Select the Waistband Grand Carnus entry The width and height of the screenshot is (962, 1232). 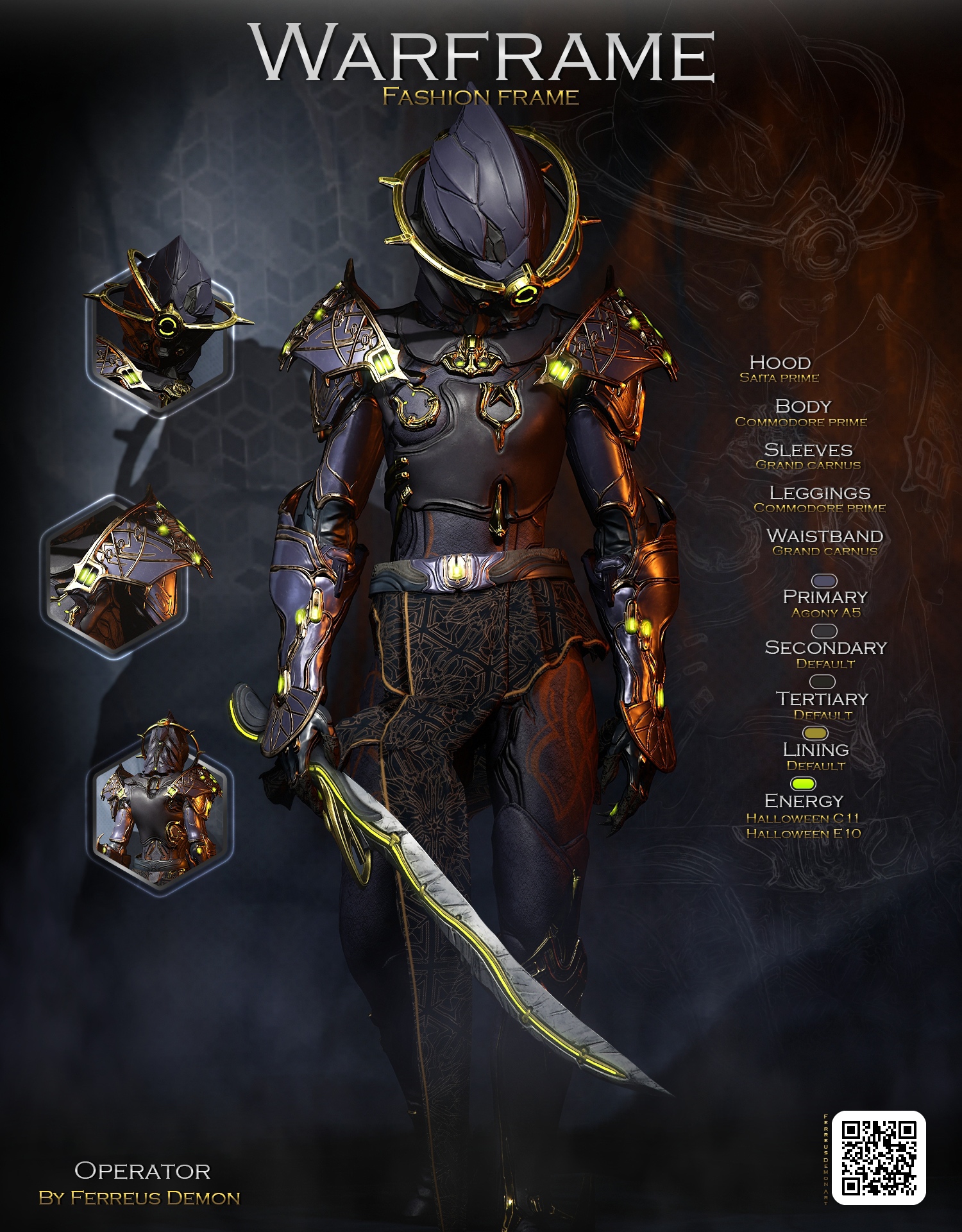pos(825,542)
